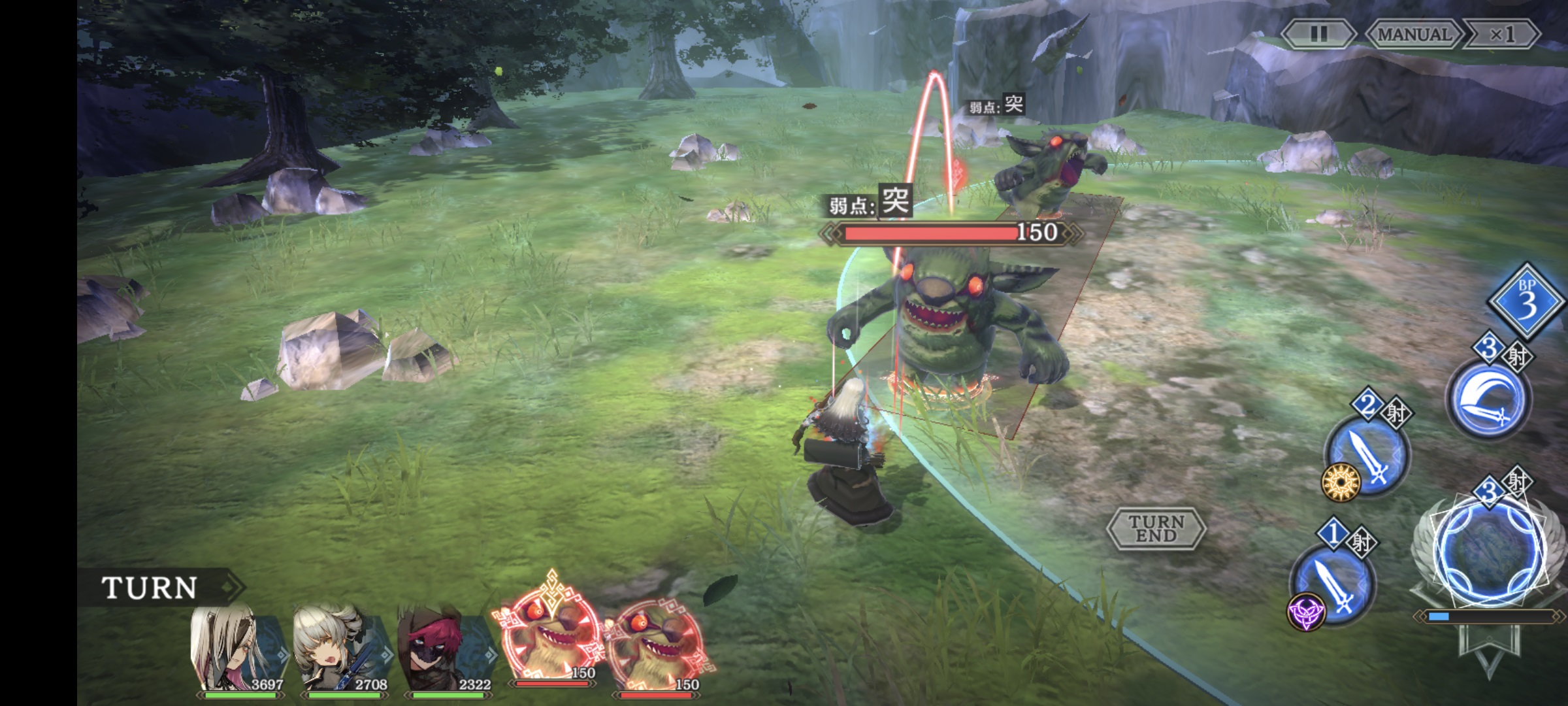Pause the battle

(1318, 34)
